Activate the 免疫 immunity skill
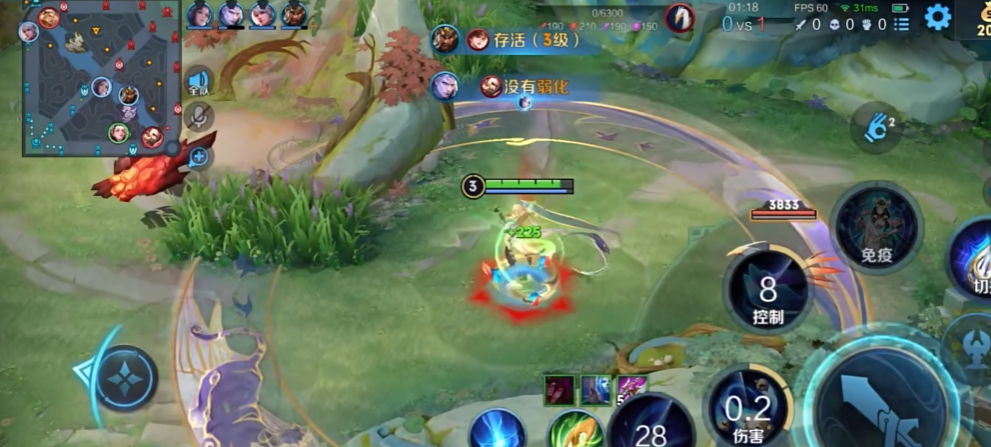This screenshot has height=447, width=991. [x=876, y=227]
